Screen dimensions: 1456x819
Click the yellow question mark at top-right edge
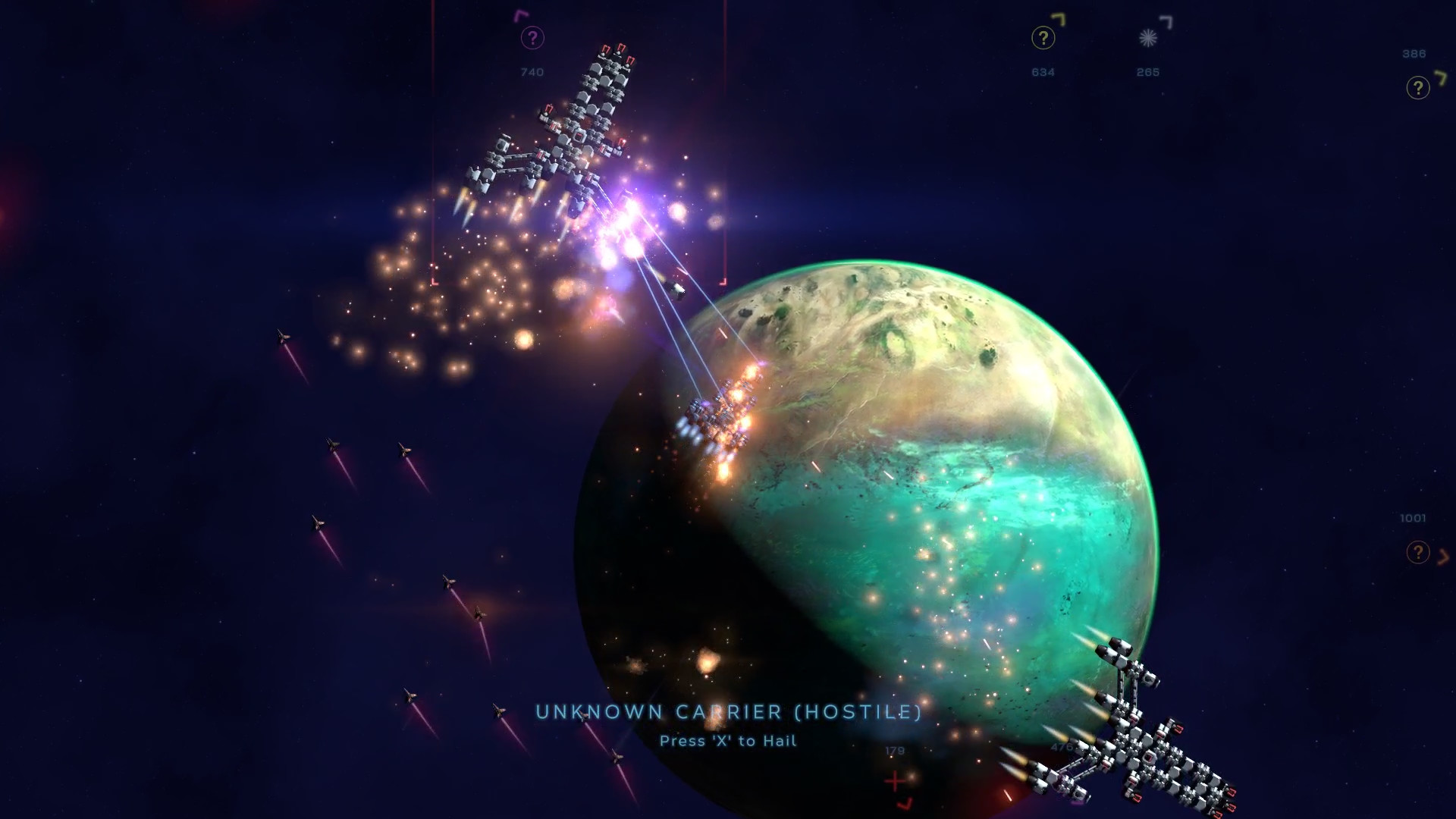[x=1417, y=87]
